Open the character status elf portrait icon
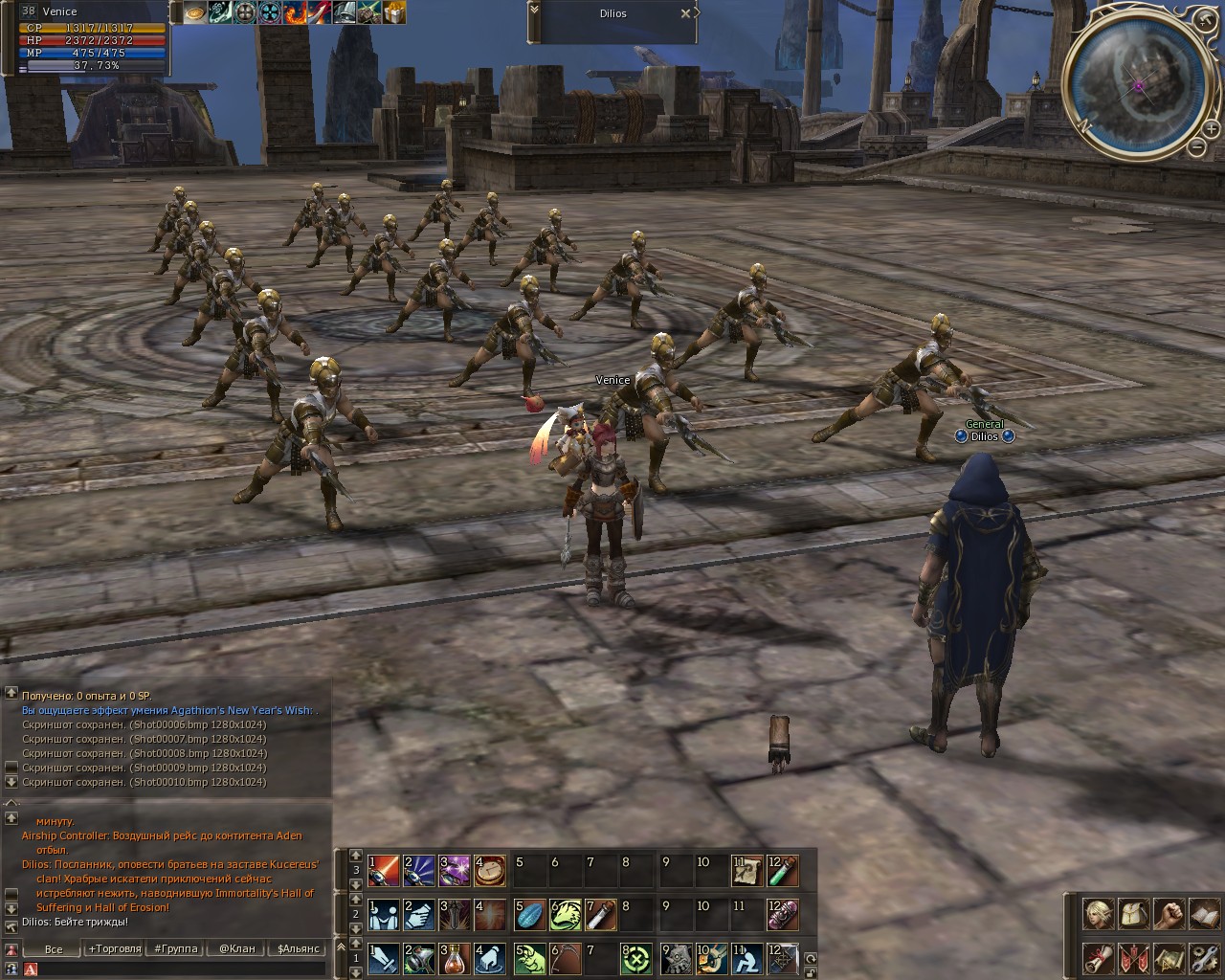Screen dimensions: 1225x980 pos(1098,914)
